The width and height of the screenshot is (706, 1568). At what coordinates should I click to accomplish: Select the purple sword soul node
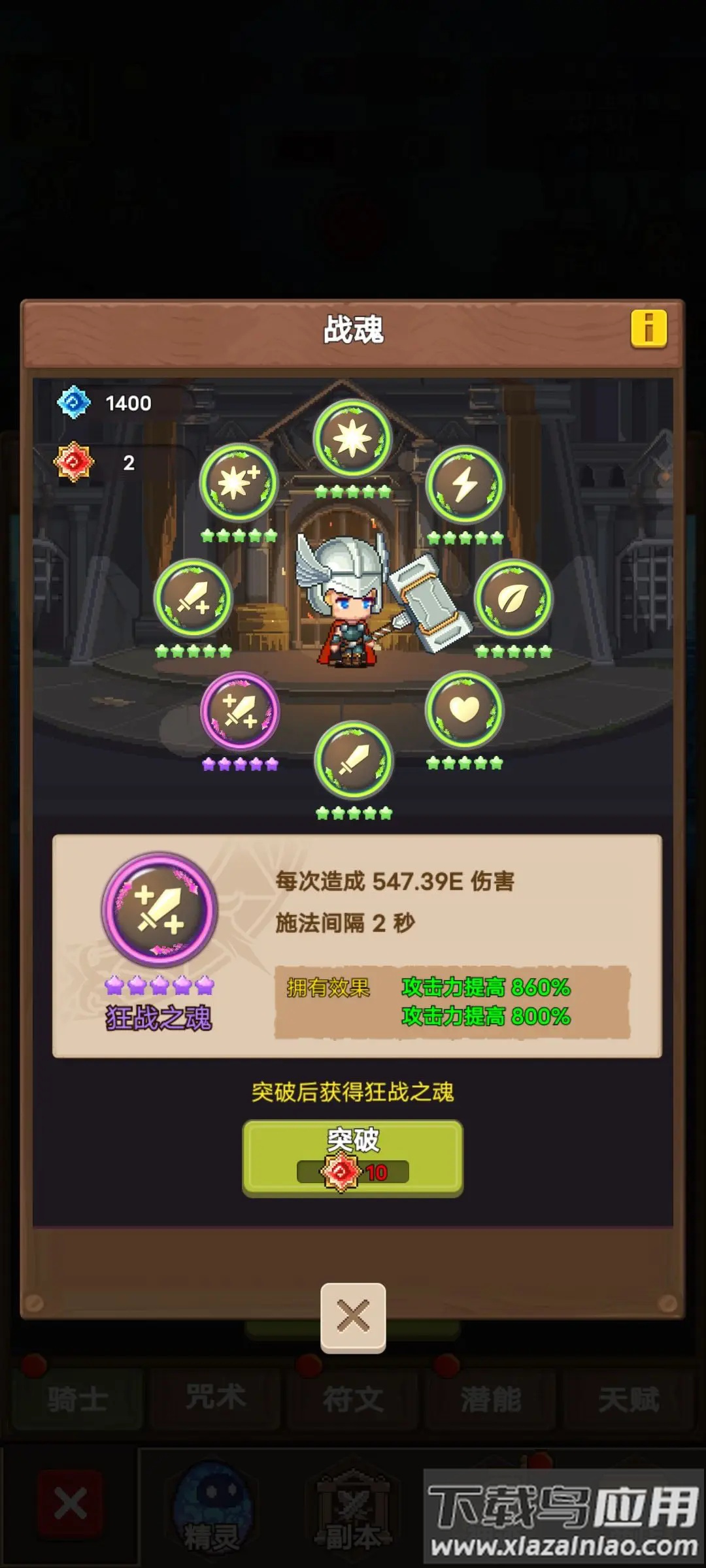point(240,711)
